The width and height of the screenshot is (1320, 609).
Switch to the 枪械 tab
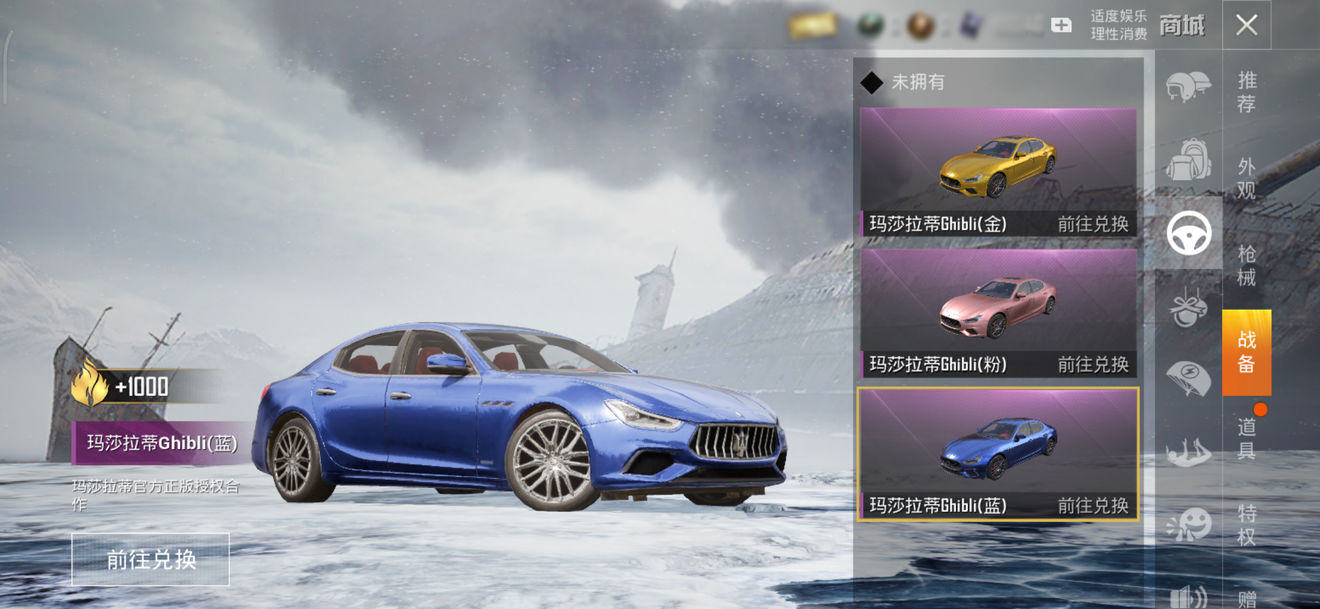[x=1247, y=265]
